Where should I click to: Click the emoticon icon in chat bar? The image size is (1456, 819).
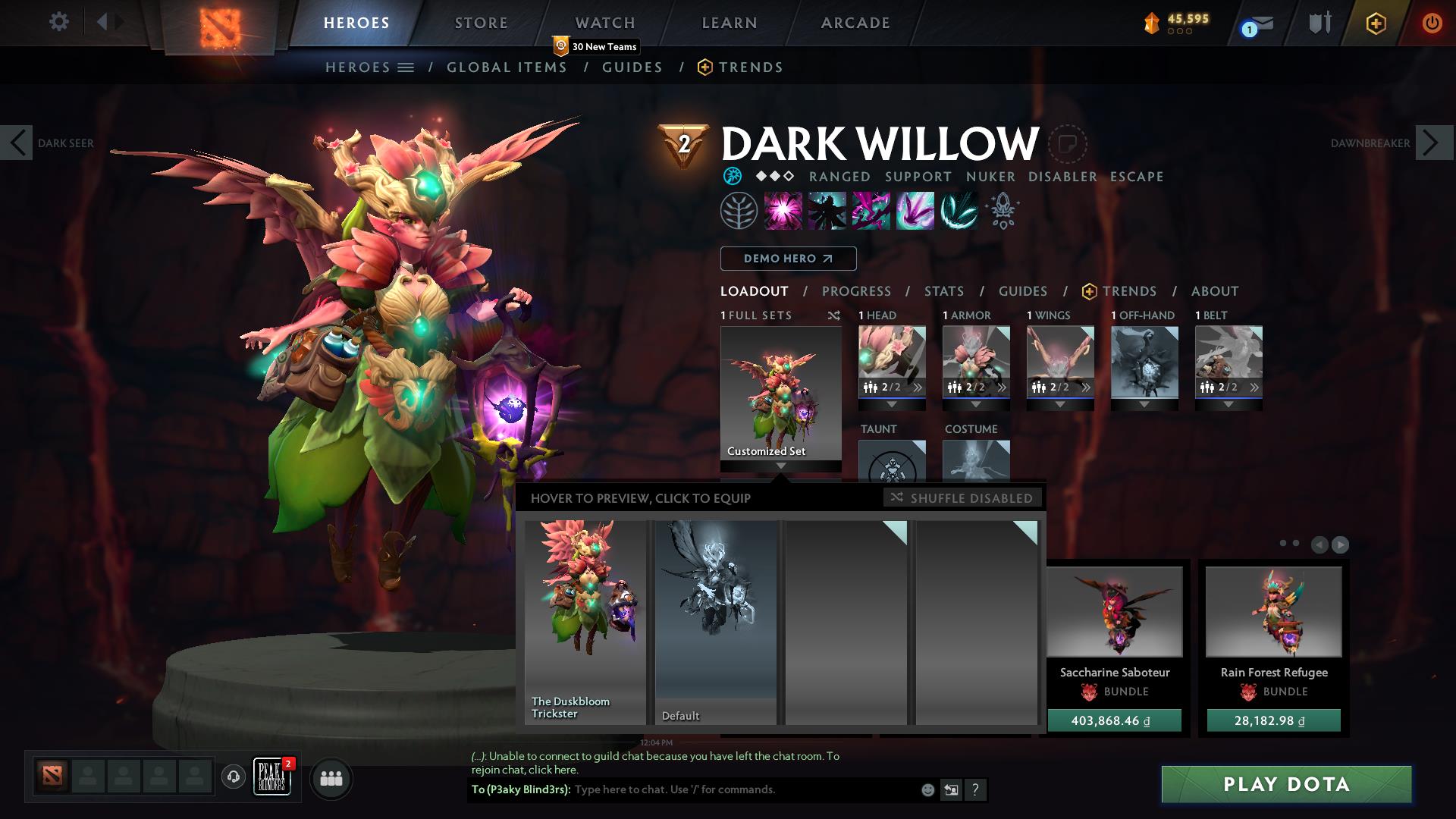click(927, 789)
